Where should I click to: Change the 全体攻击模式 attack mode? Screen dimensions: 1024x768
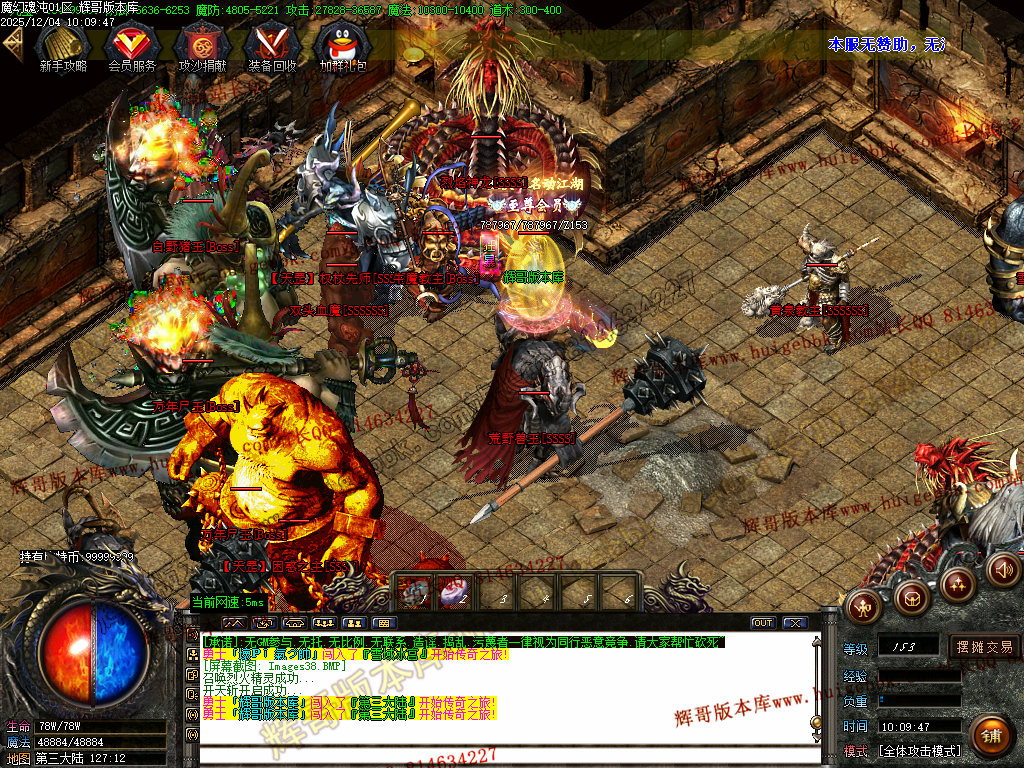918,751
